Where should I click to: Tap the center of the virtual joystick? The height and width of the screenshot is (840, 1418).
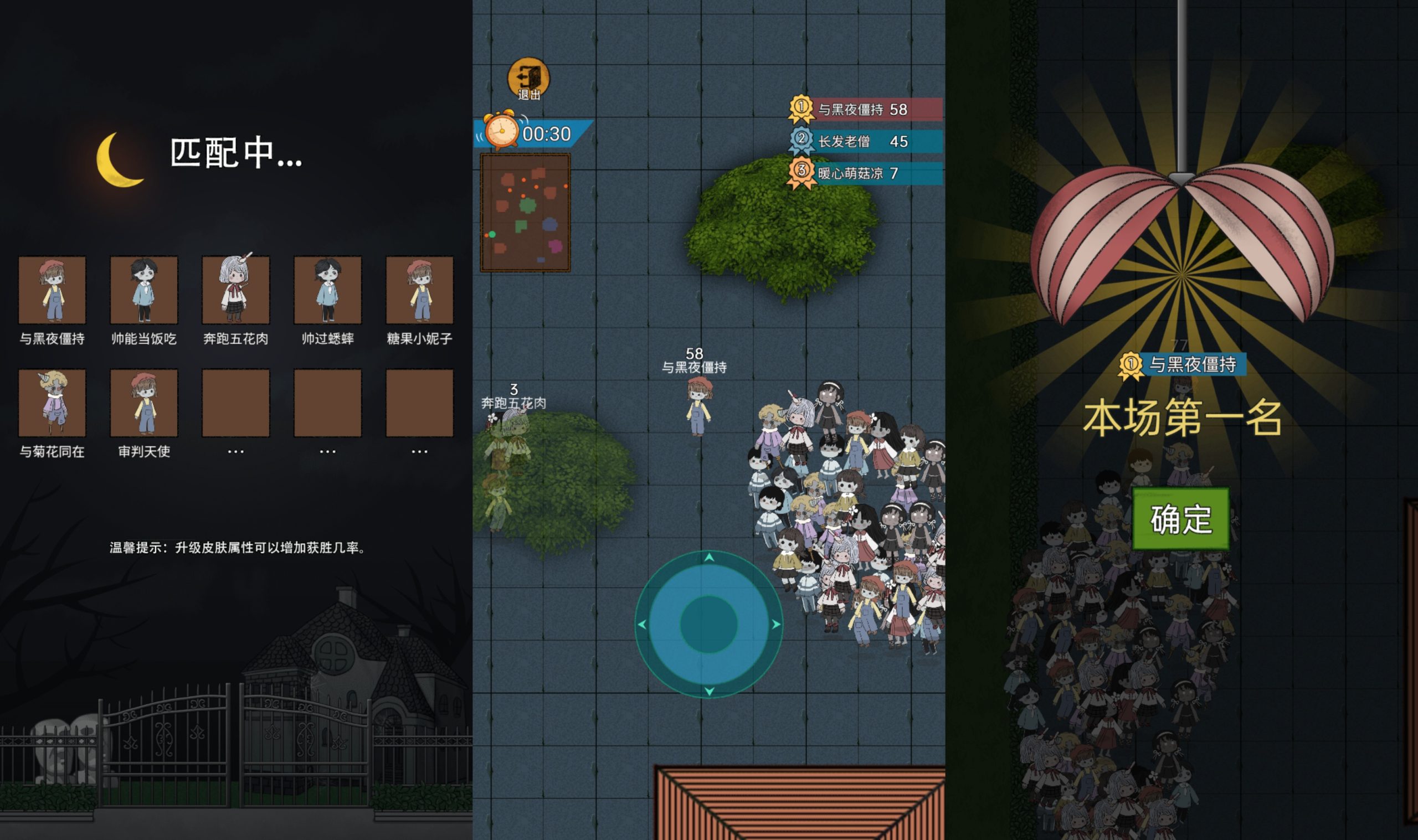tap(708, 623)
